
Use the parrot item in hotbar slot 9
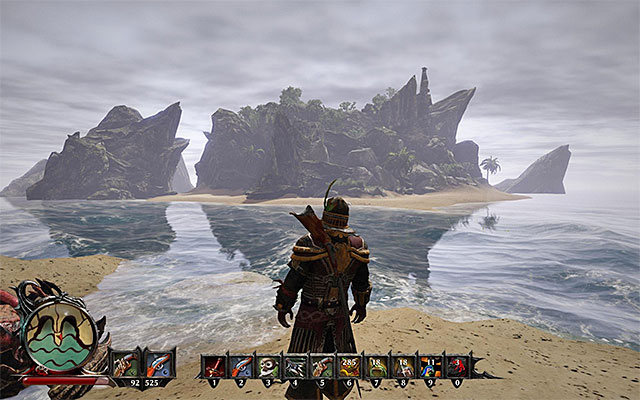pyautogui.click(x=431, y=367)
